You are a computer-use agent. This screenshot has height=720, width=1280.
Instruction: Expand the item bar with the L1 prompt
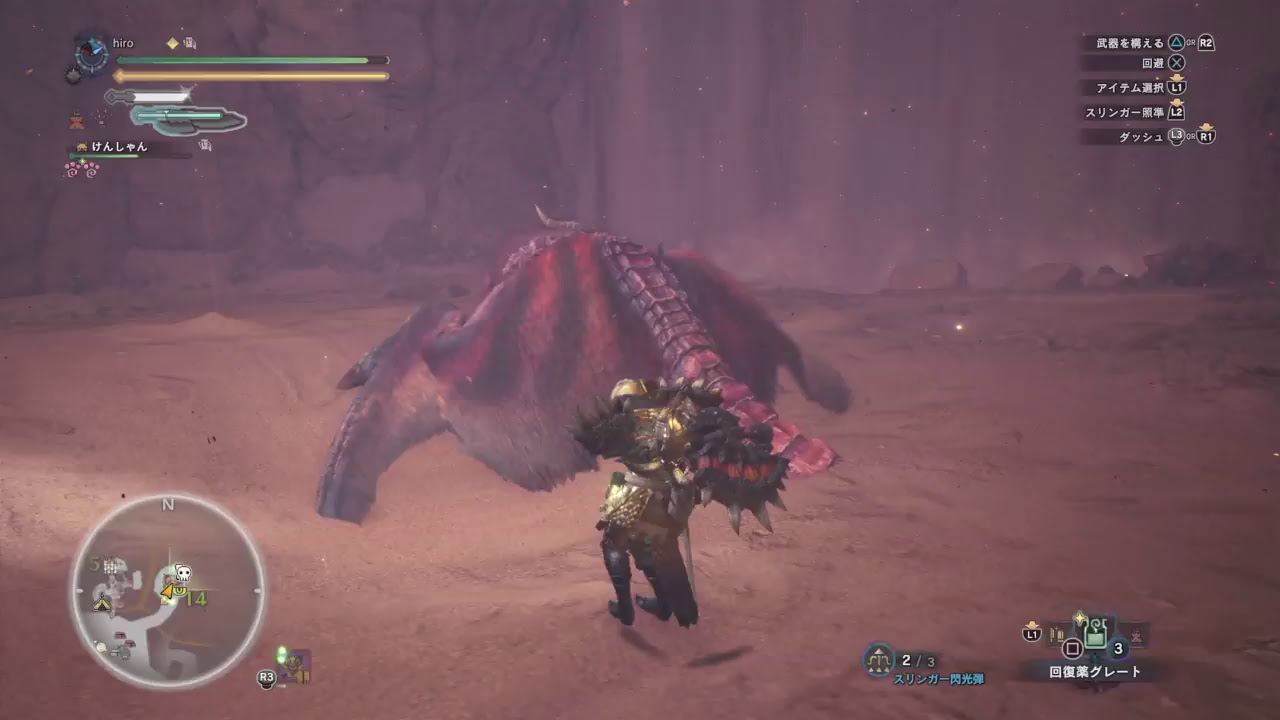click(x=1032, y=634)
